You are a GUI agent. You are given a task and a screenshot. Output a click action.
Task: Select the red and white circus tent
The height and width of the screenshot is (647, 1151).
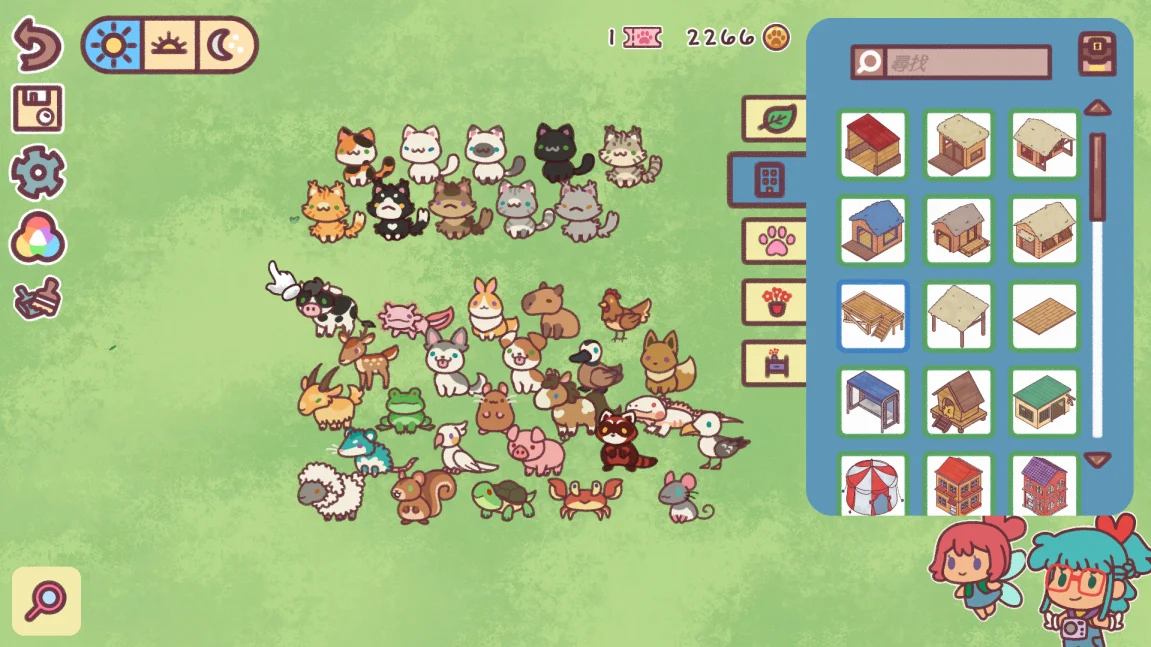click(x=873, y=487)
